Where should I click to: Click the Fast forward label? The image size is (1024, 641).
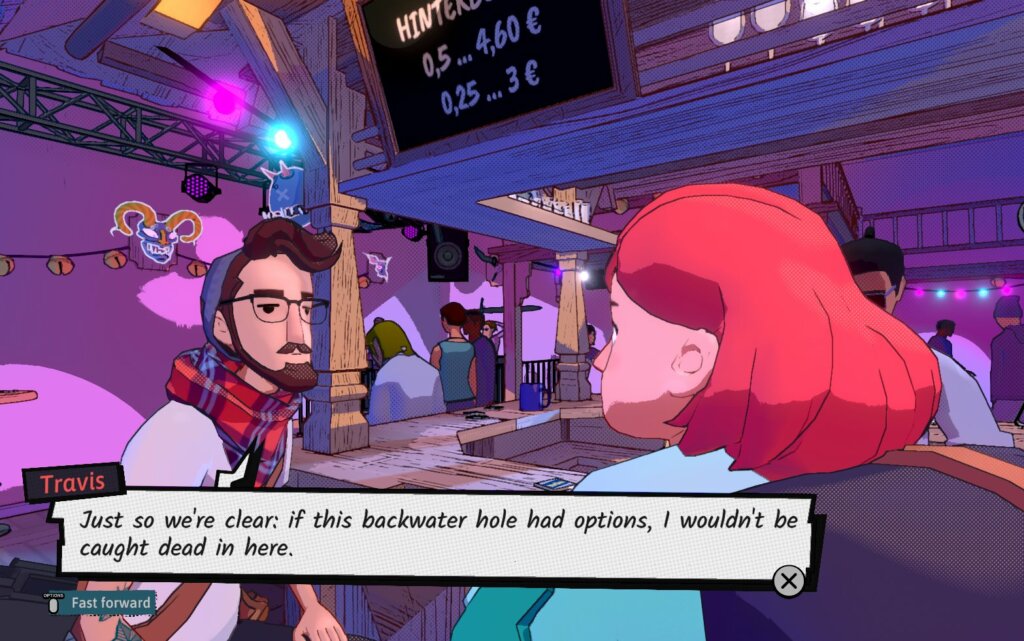(x=111, y=603)
